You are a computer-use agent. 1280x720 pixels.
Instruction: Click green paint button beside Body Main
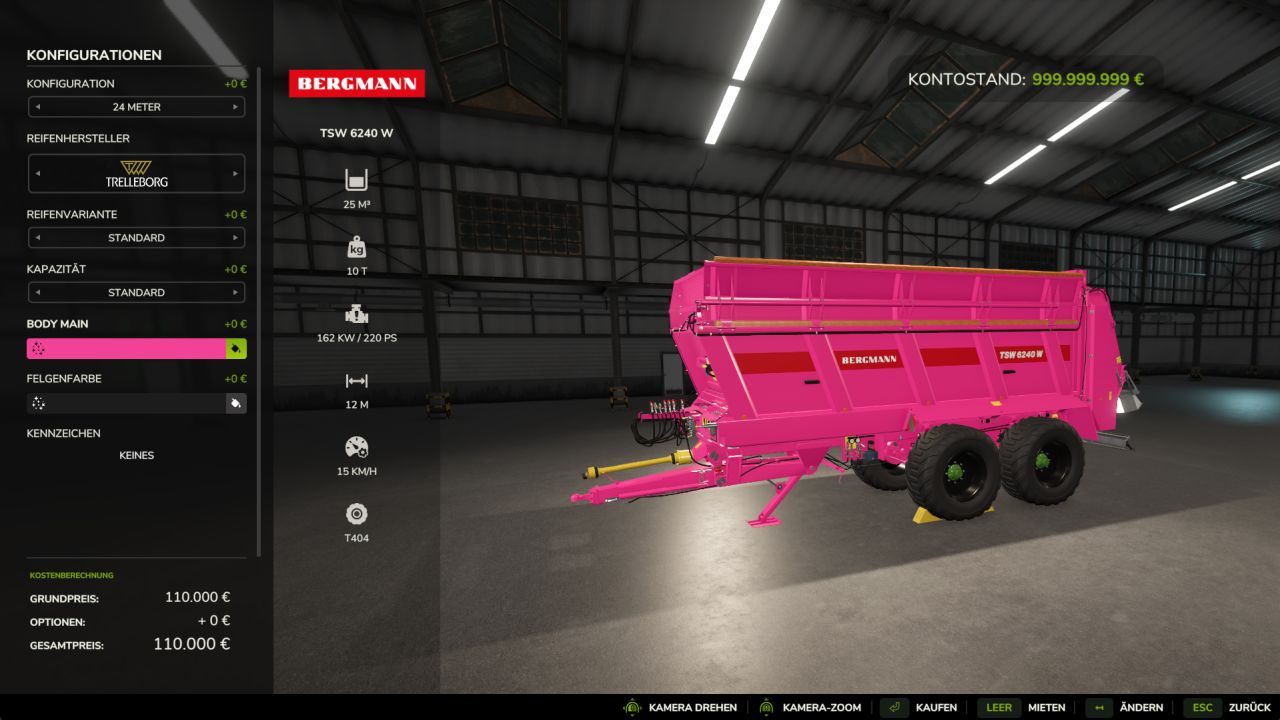click(x=236, y=349)
